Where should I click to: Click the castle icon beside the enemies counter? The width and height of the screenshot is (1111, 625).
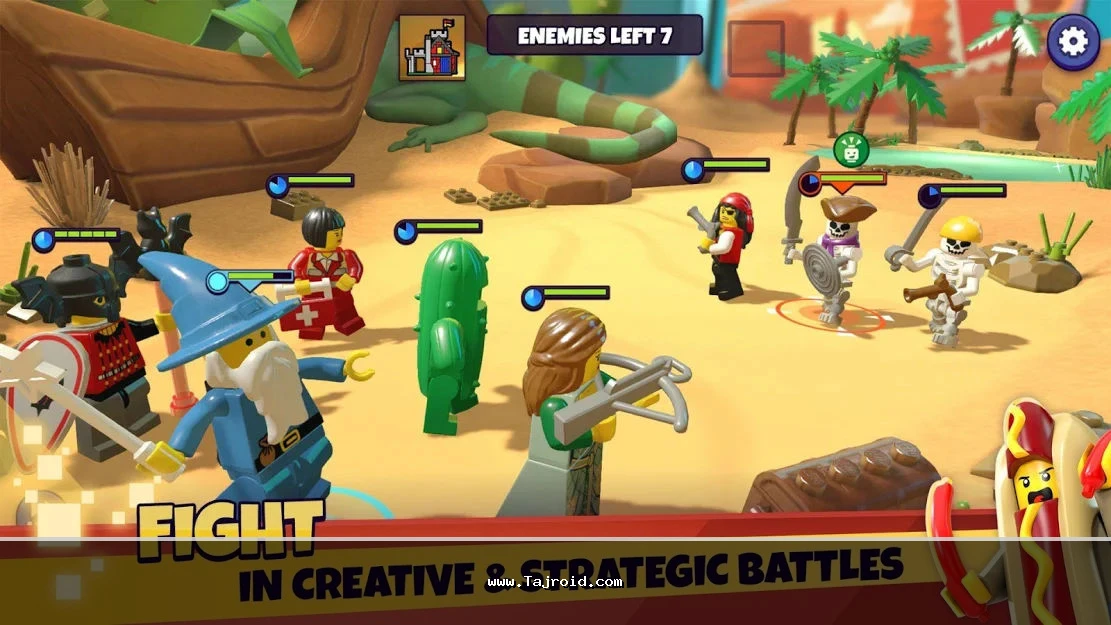[x=432, y=48]
